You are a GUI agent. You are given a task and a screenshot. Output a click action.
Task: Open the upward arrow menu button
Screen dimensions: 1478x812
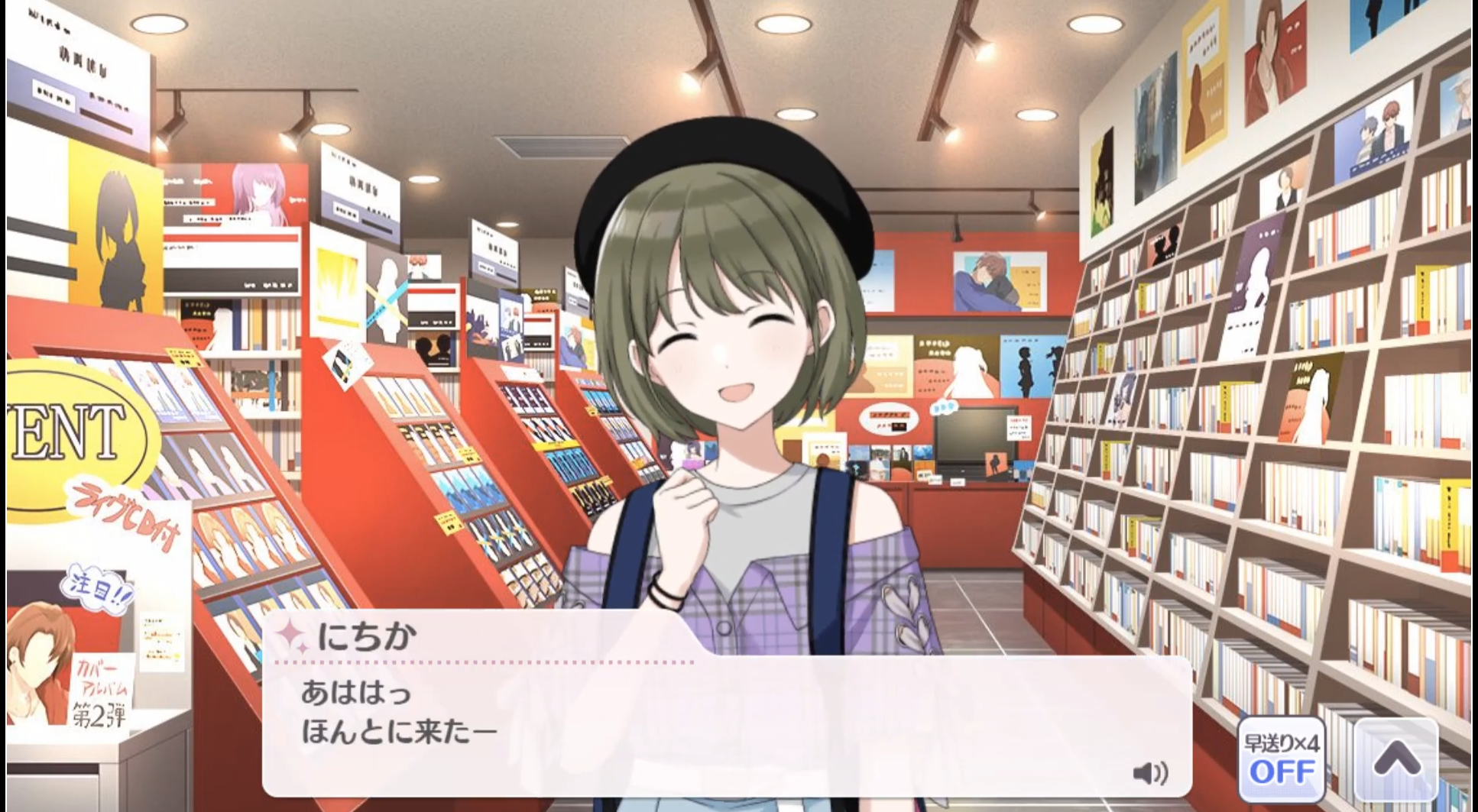point(1397,759)
